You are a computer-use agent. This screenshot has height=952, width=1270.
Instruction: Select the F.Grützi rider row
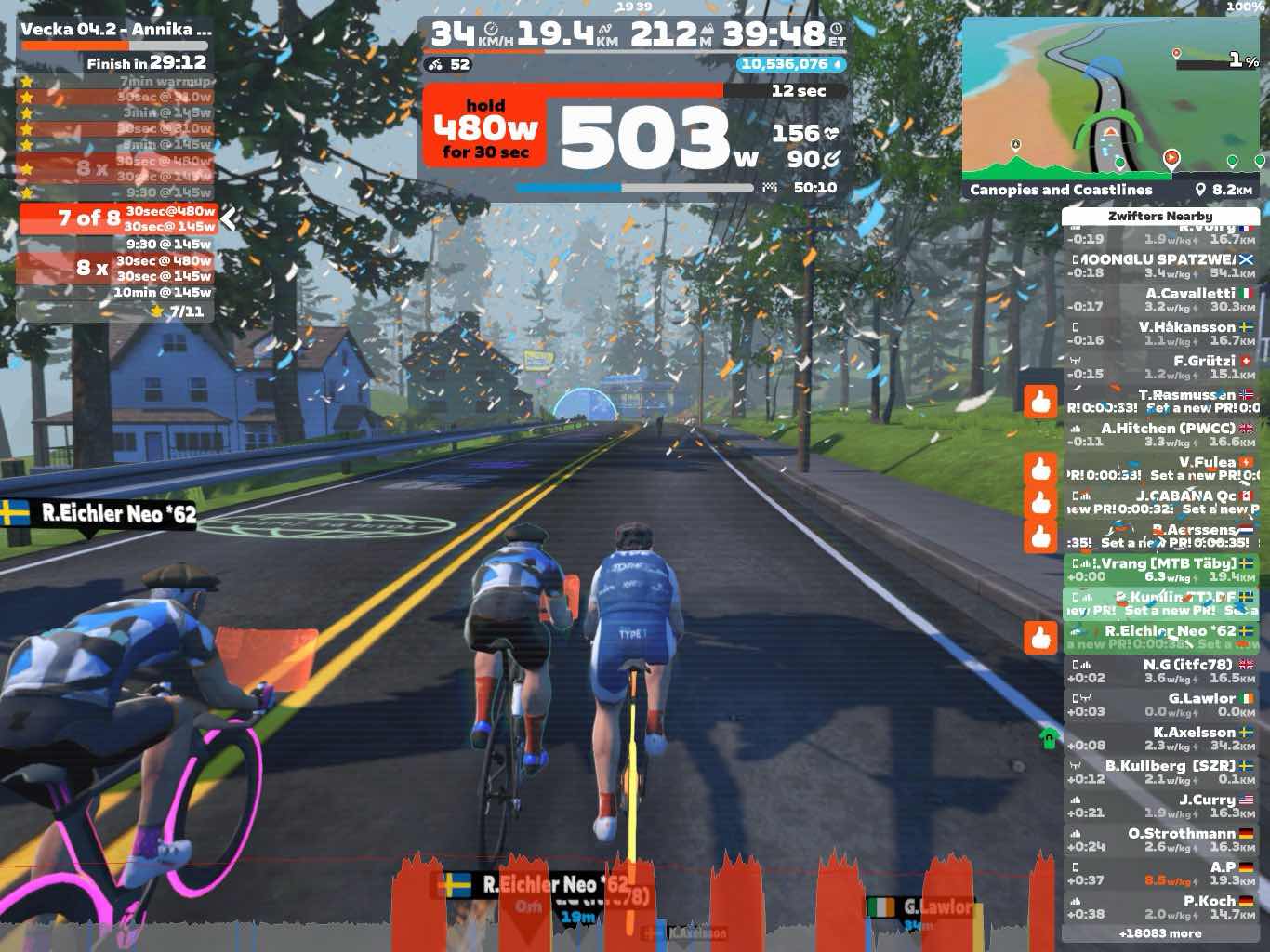tap(1160, 367)
